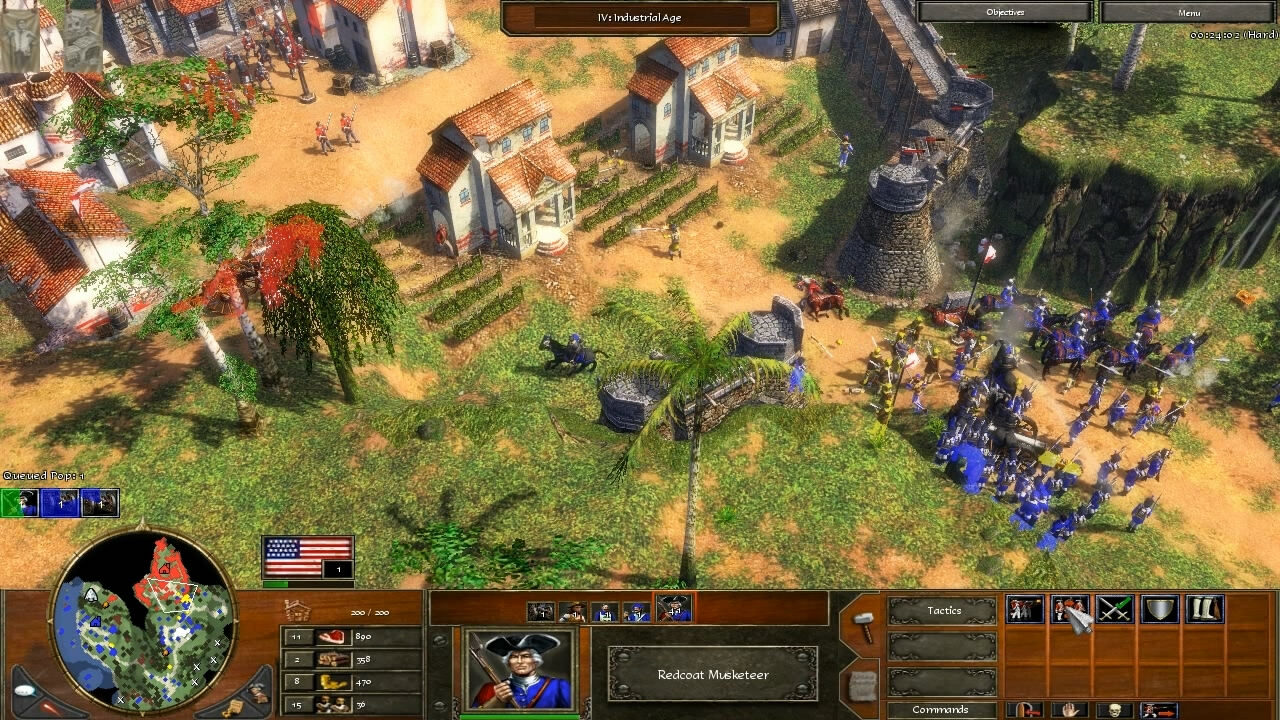Screen dimensions: 1280x720
Task: Expand the Tactics panel header
Action: point(941,610)
